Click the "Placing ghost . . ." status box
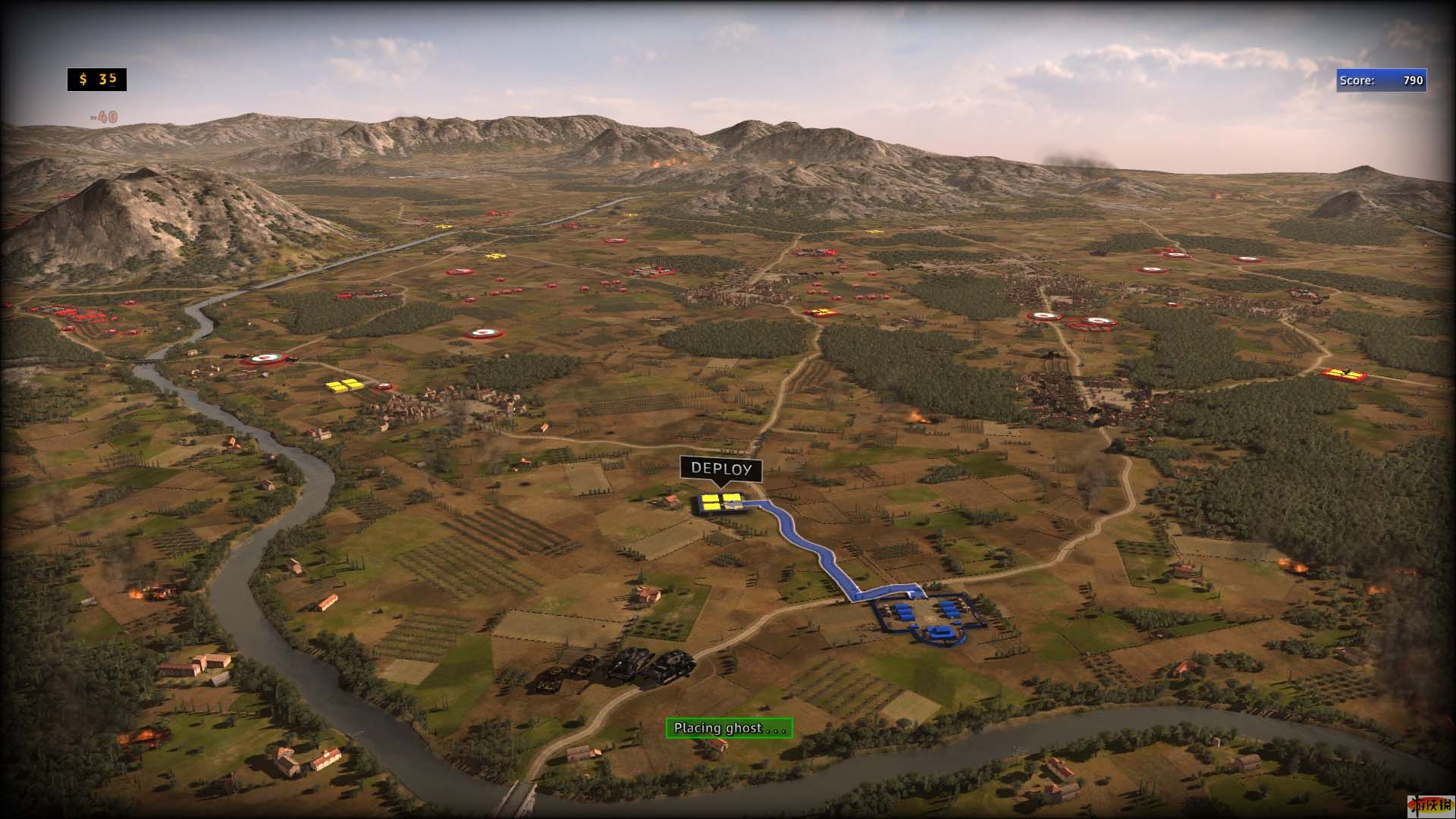The image size is (1456, 819). coord(729,728)
